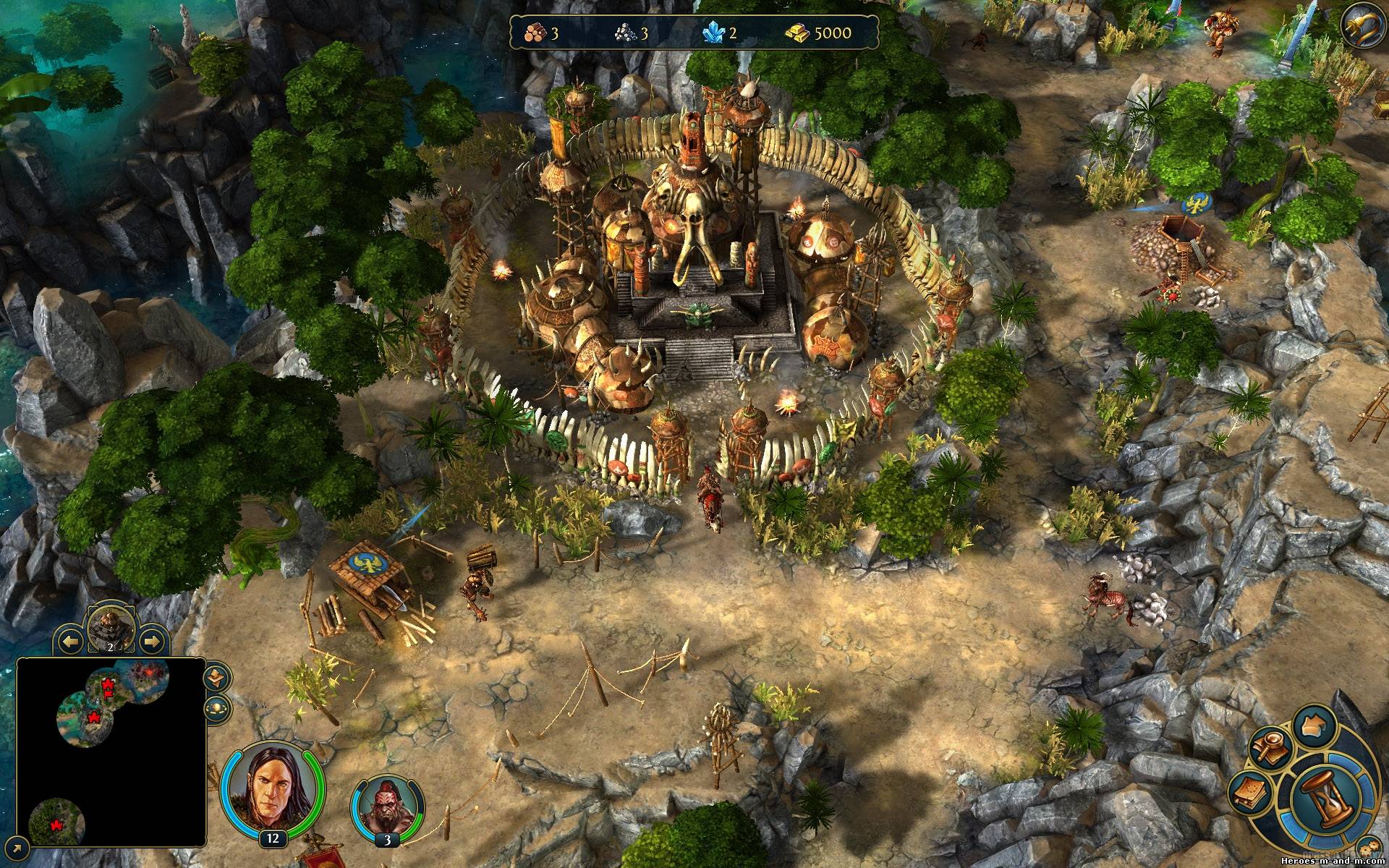The width and height of the screenshot is (1389, 868).
Task: Toggle the minimap layer button
Action: pyautogui.click(x=216, y=678)
